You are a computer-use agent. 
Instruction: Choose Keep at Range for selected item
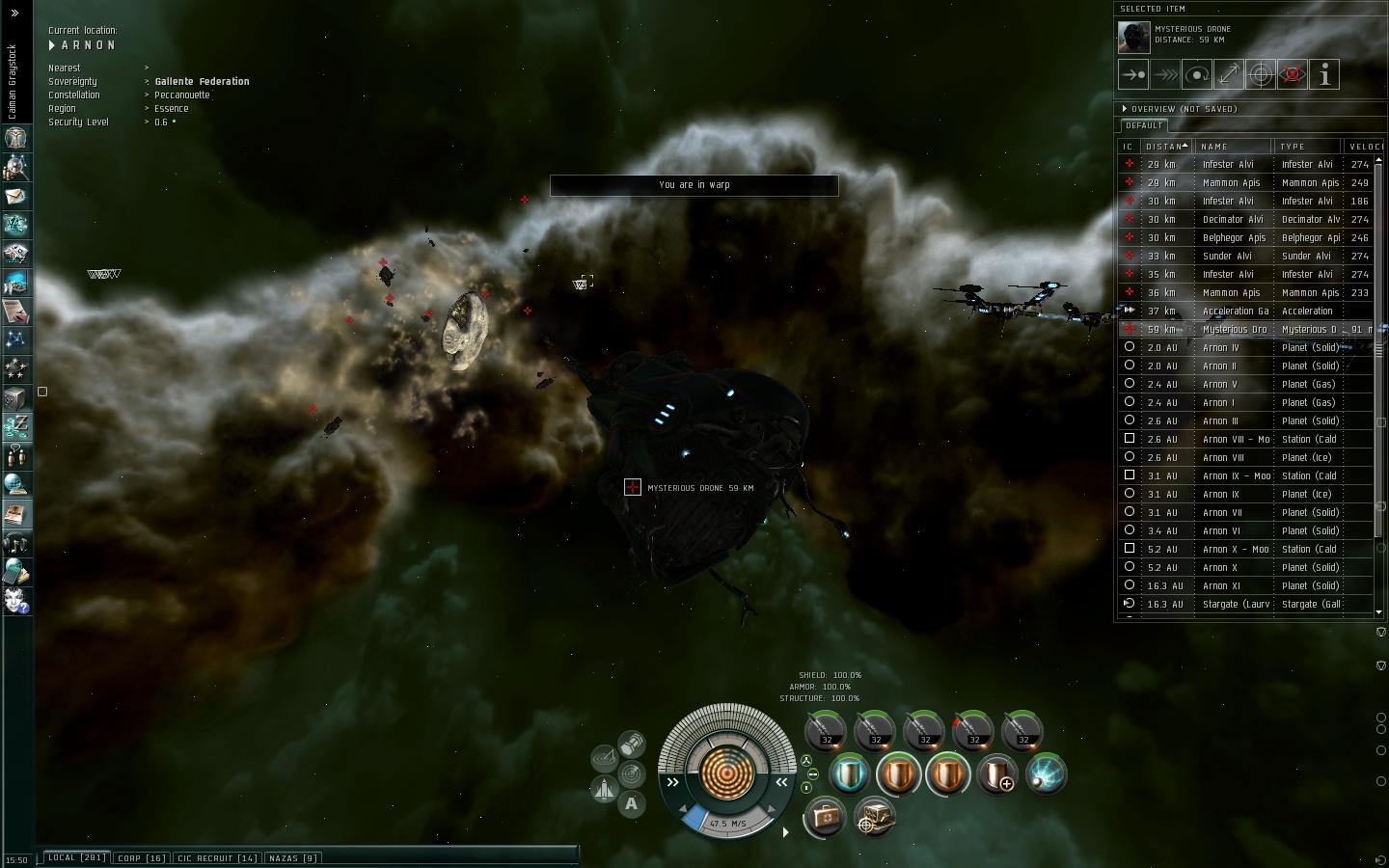coord(1229,74)
